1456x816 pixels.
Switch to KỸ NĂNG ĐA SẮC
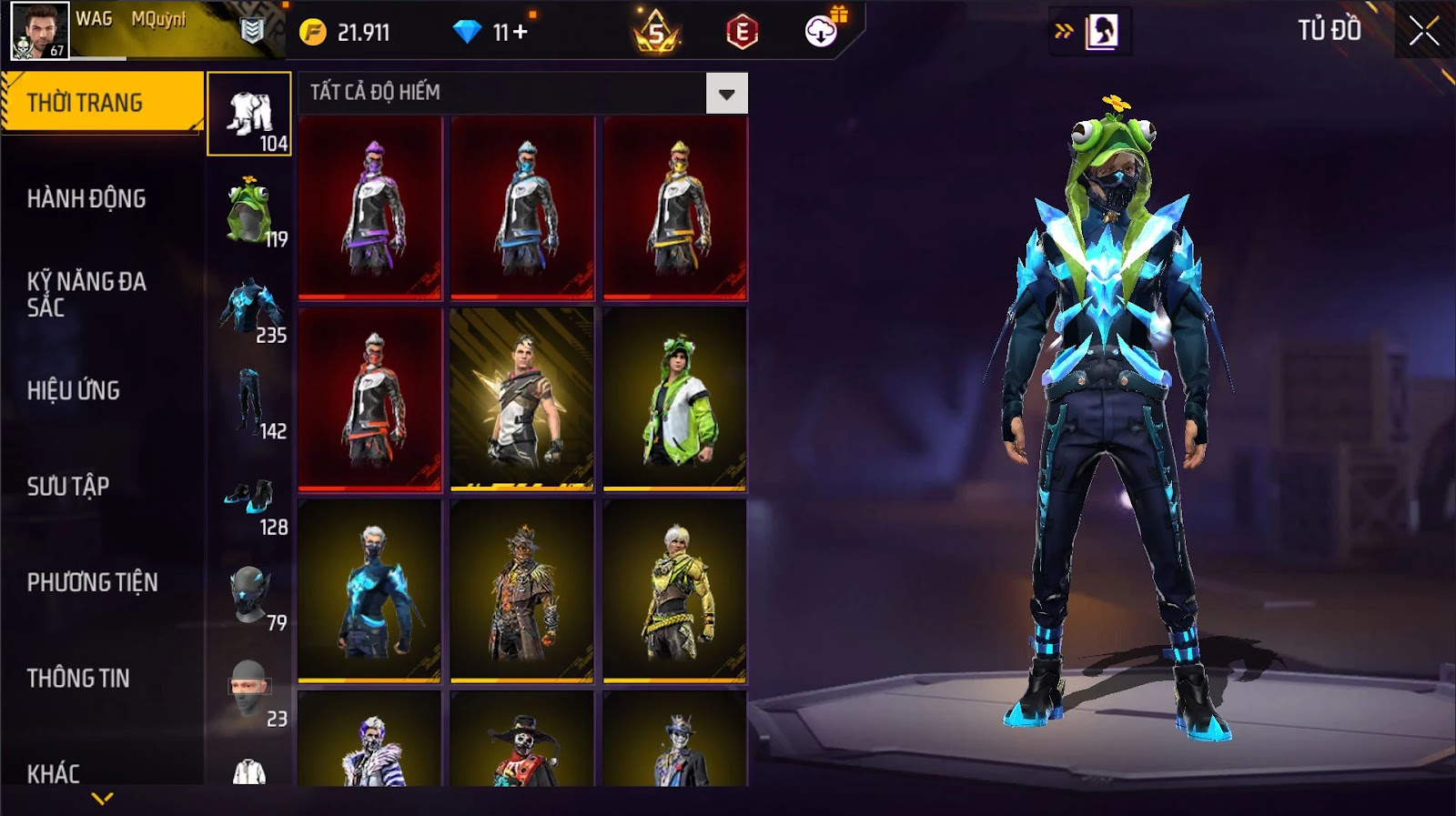(x=86, y=294)
